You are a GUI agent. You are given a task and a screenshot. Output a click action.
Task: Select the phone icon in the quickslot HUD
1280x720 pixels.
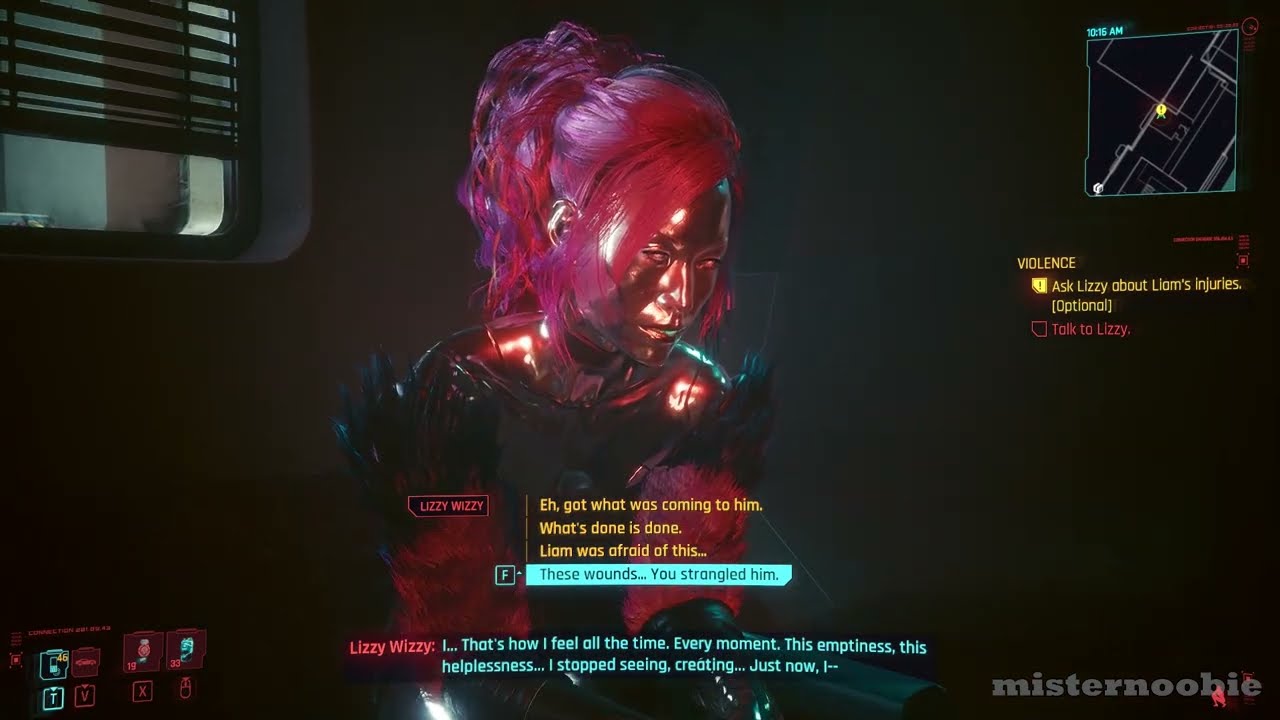point(52,663)
